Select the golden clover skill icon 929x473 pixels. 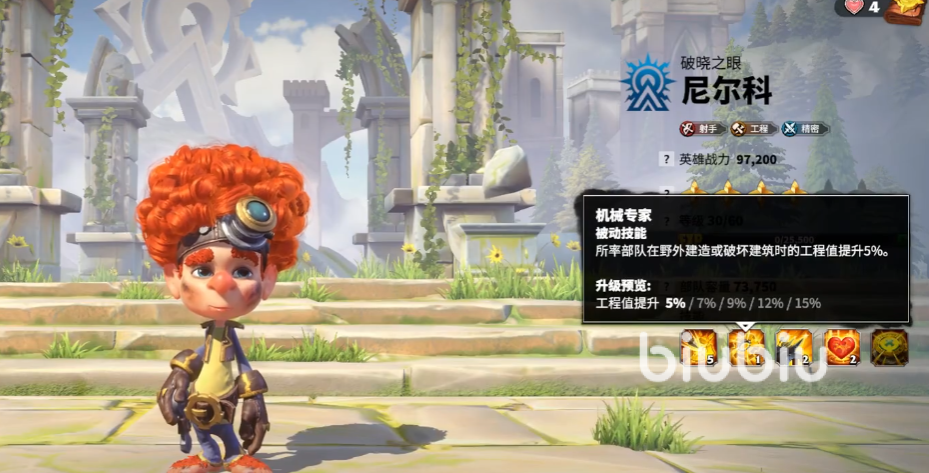pos(889,347)
